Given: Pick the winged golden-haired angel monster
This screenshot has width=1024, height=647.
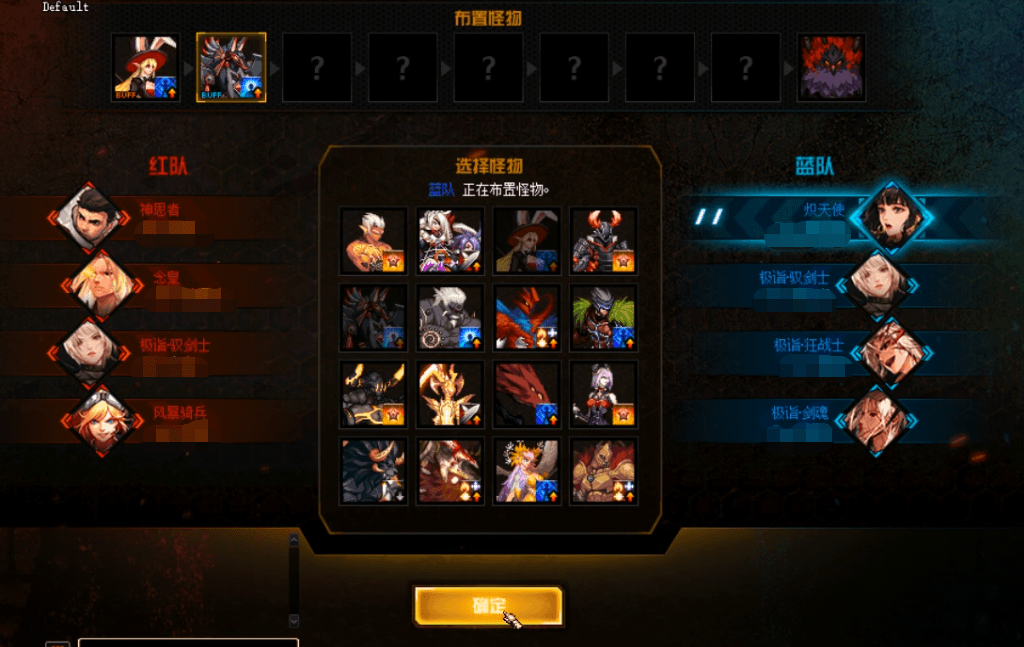Looking at the screenshot, I should tap(527, 471).
